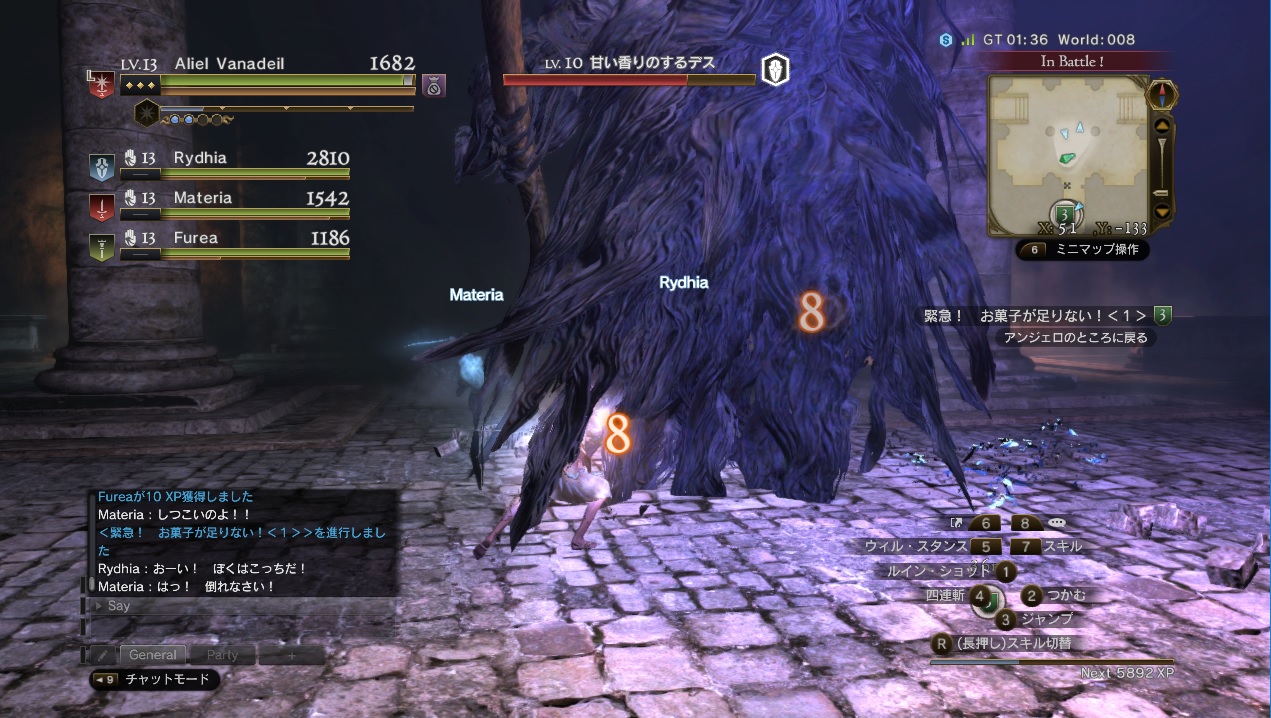
Task: Click the enemy's shield target icon
Action: tap(776, 69)
